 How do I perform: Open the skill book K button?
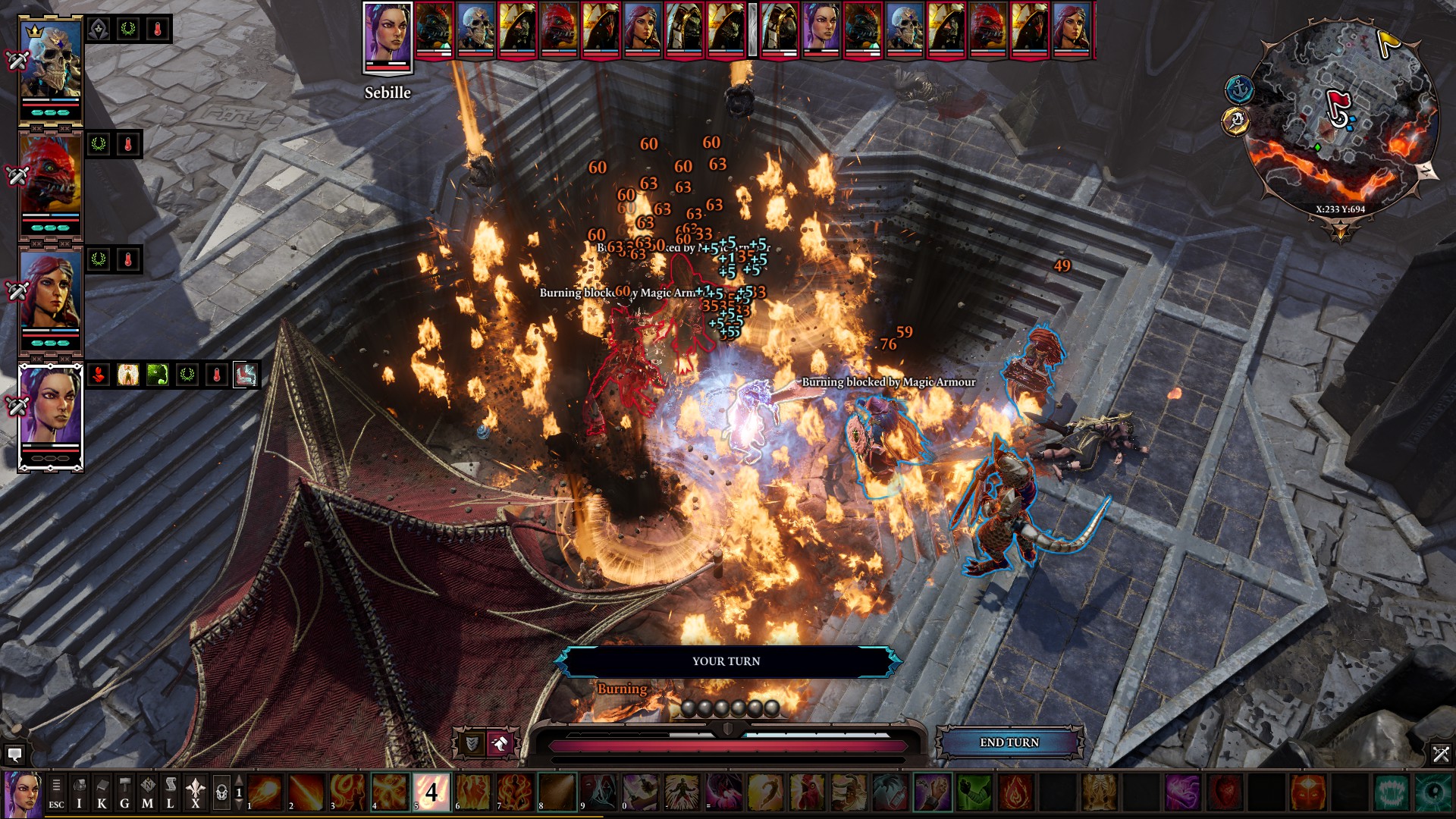[x=102, y=793]
